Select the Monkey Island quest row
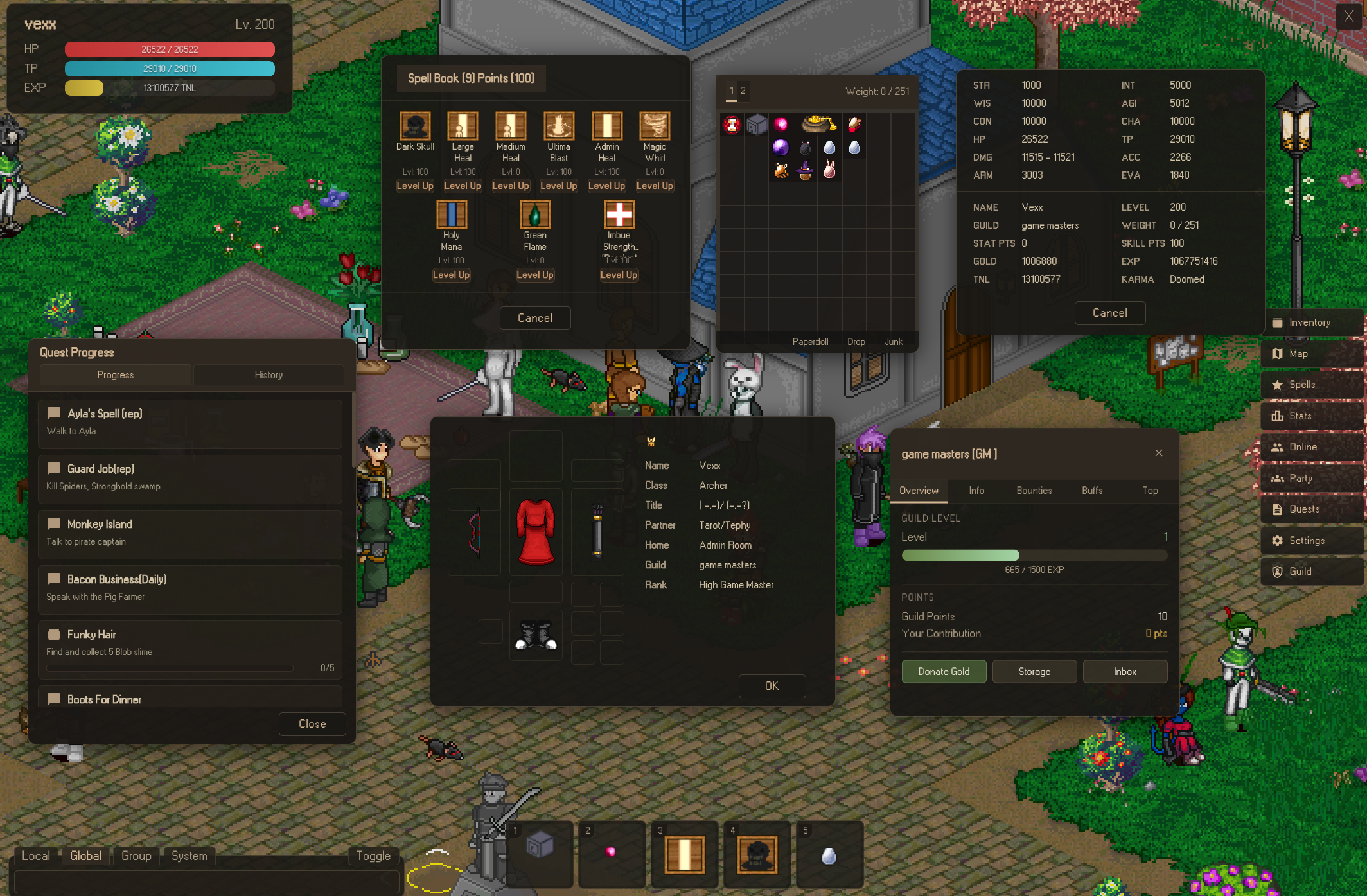 190,533
